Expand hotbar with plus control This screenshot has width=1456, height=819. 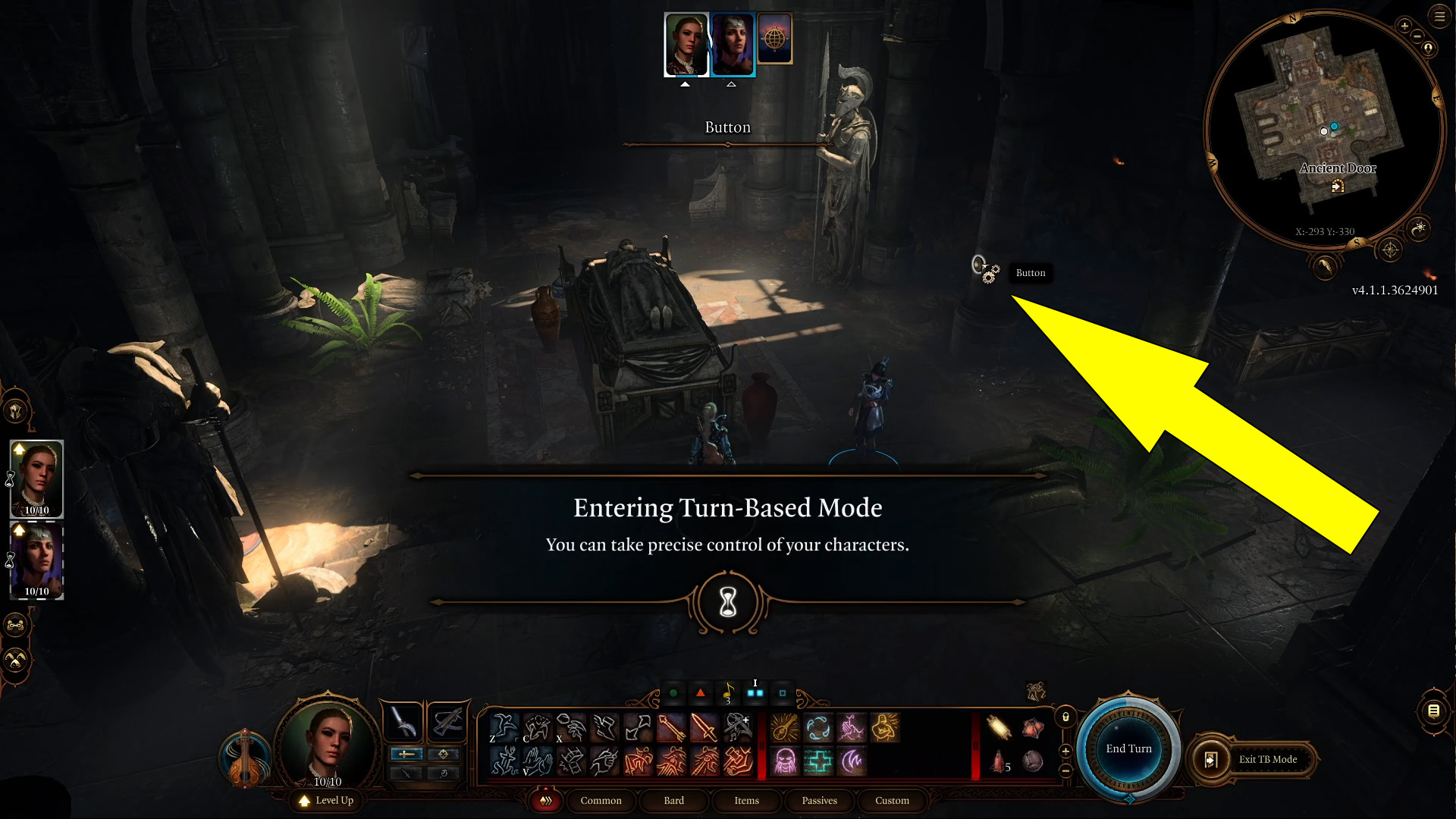click(1065, 752)
